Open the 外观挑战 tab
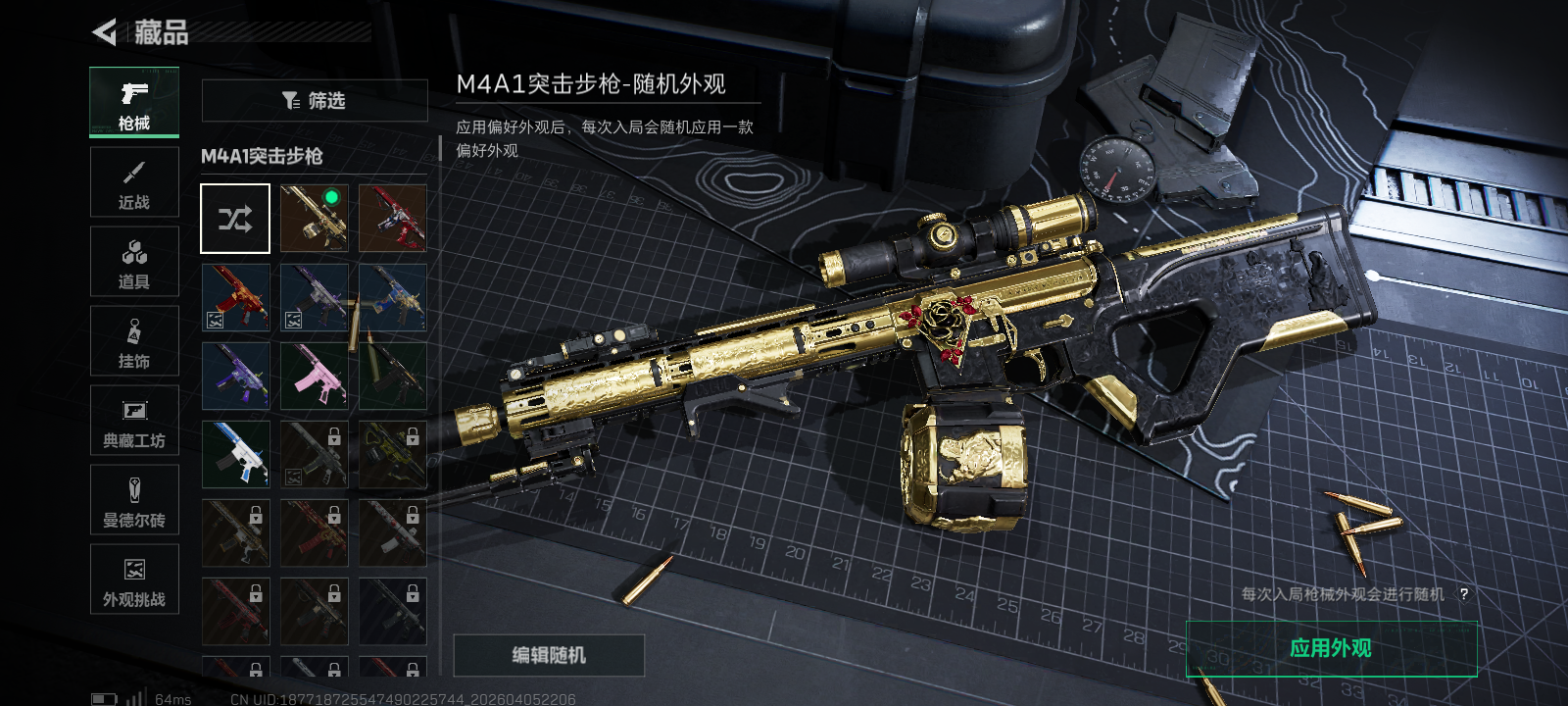1568x706 pixels. [134, 580]
